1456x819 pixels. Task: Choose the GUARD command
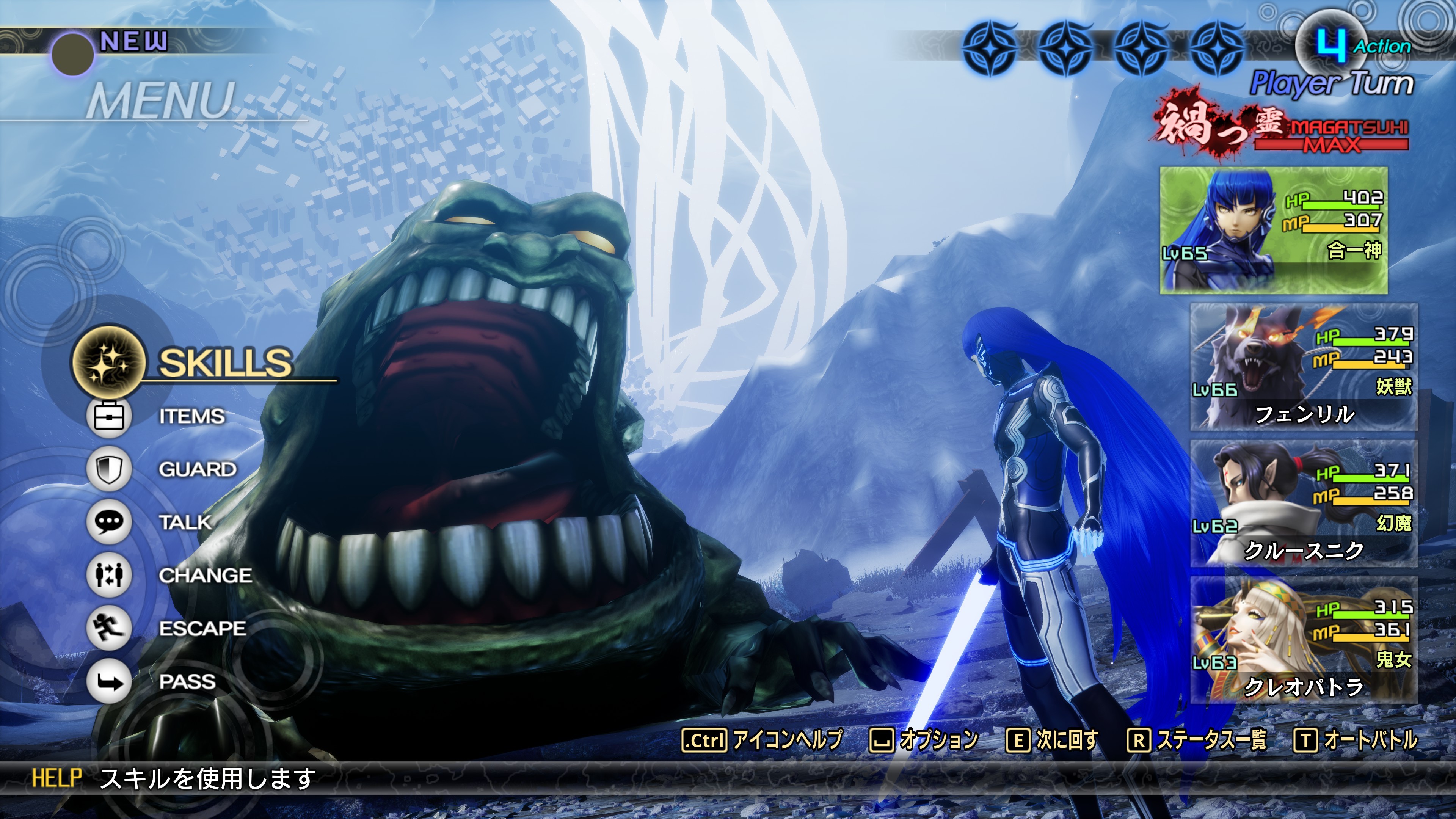[x=197, y=470]
